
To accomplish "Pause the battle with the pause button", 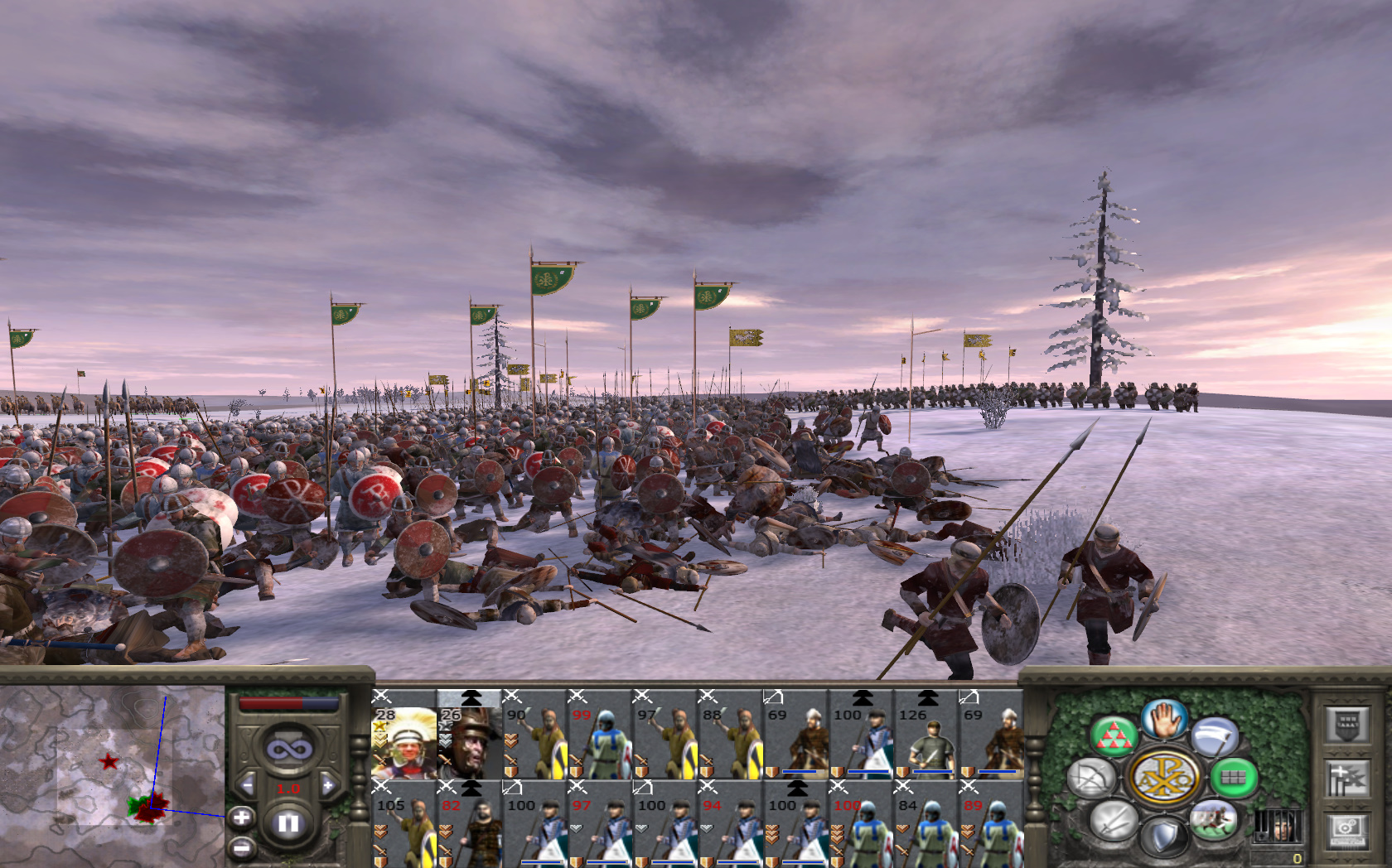I will click(x=288, y=823).
